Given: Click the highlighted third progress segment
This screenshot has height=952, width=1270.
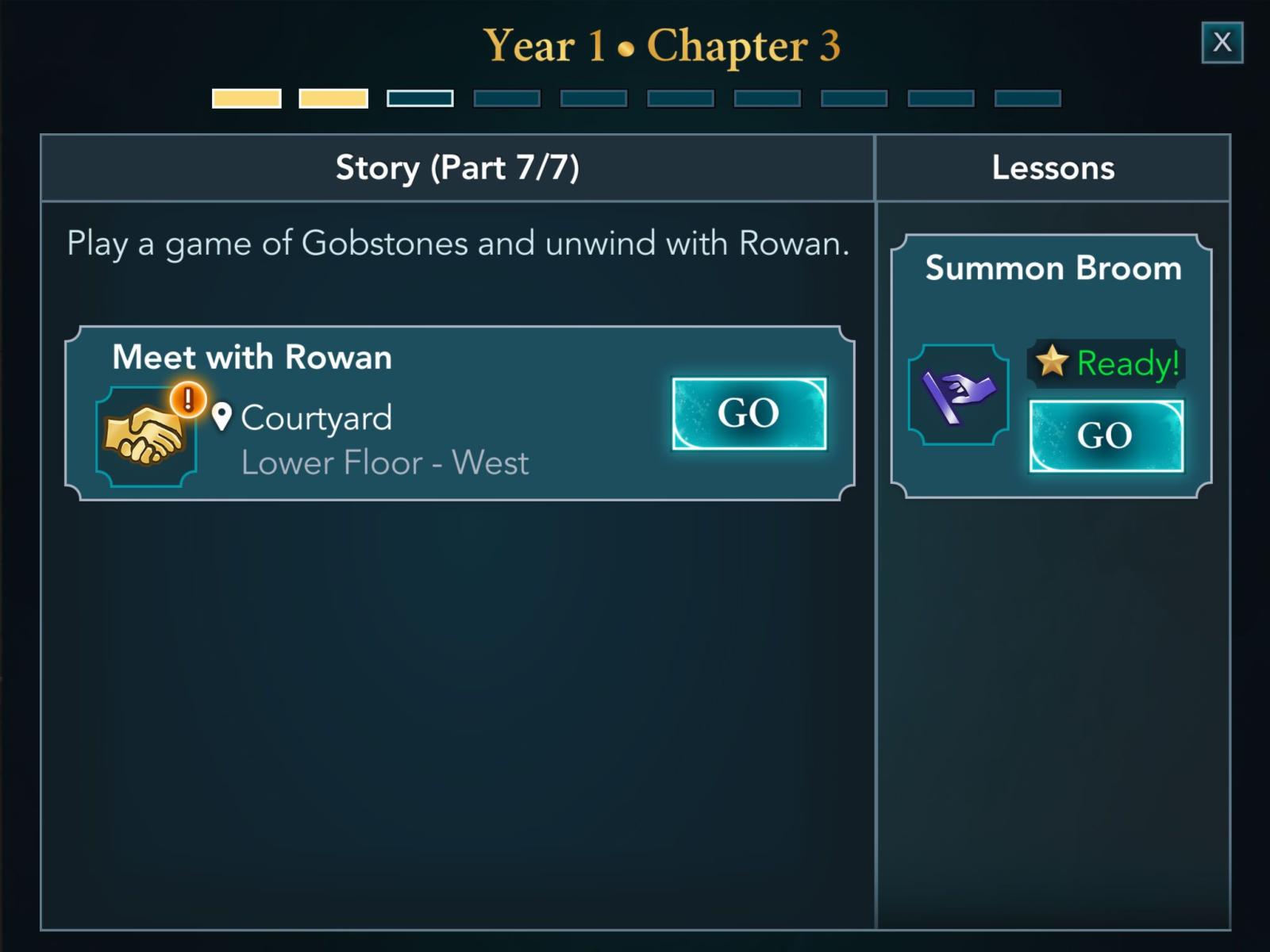Looking at the screenshot, I should [x=420, y=98].
